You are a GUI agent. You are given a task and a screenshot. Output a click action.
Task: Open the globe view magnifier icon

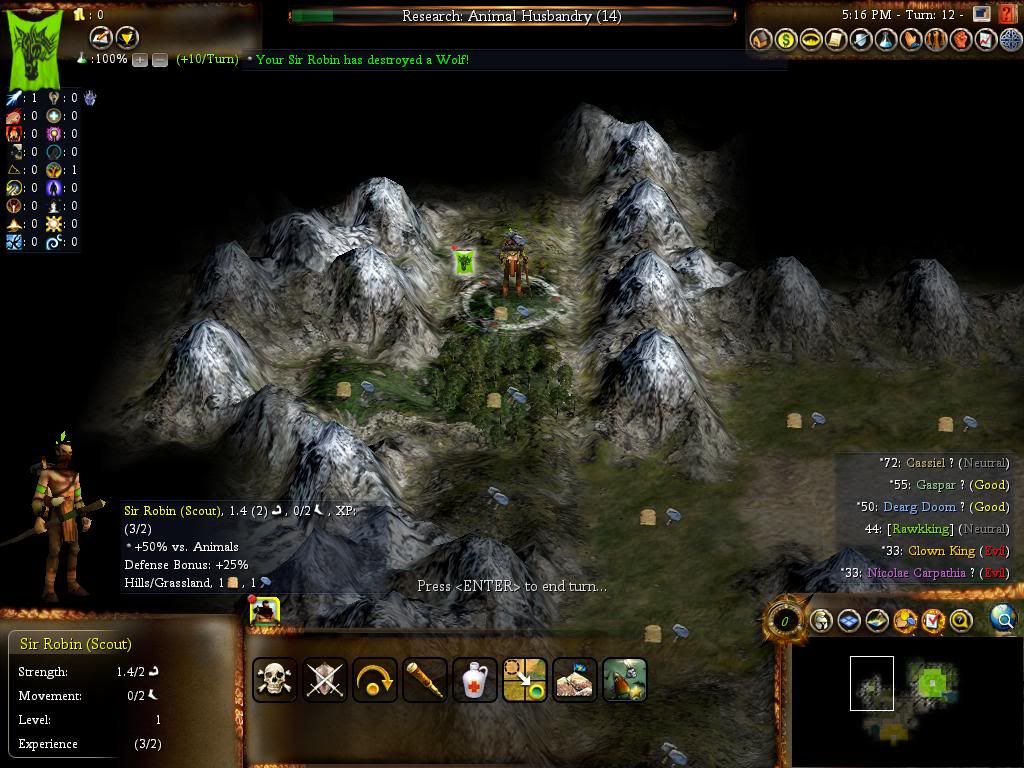click(1003, 620)
